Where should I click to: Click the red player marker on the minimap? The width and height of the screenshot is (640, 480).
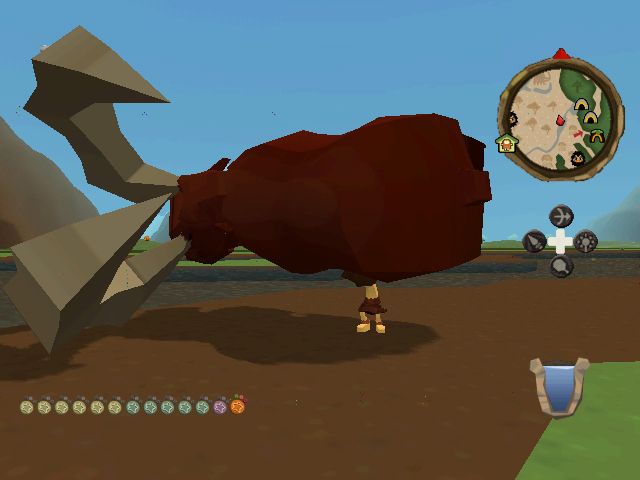[x=560, y=121]
